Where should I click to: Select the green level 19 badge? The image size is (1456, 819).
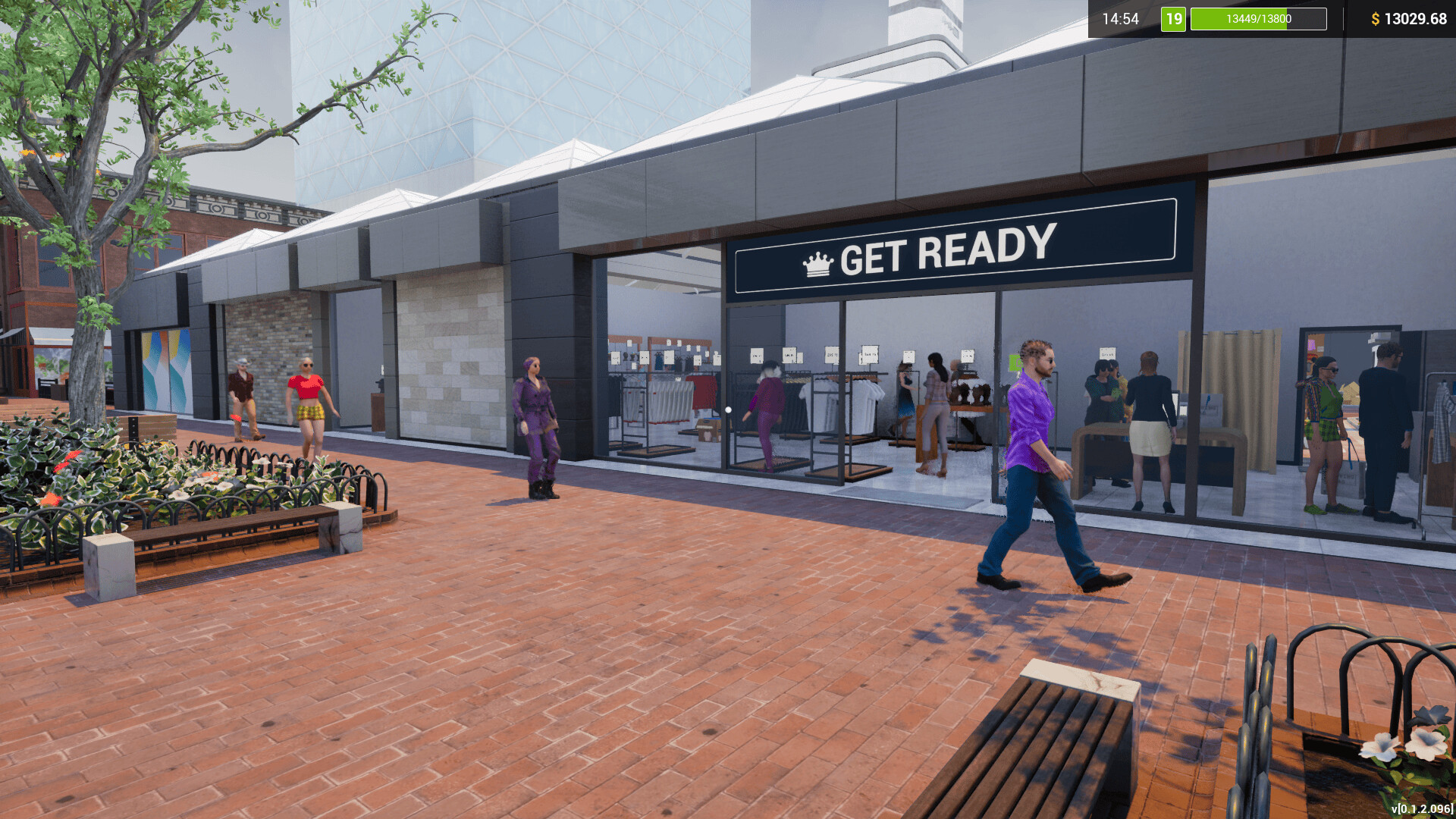tap(1172, 20)
